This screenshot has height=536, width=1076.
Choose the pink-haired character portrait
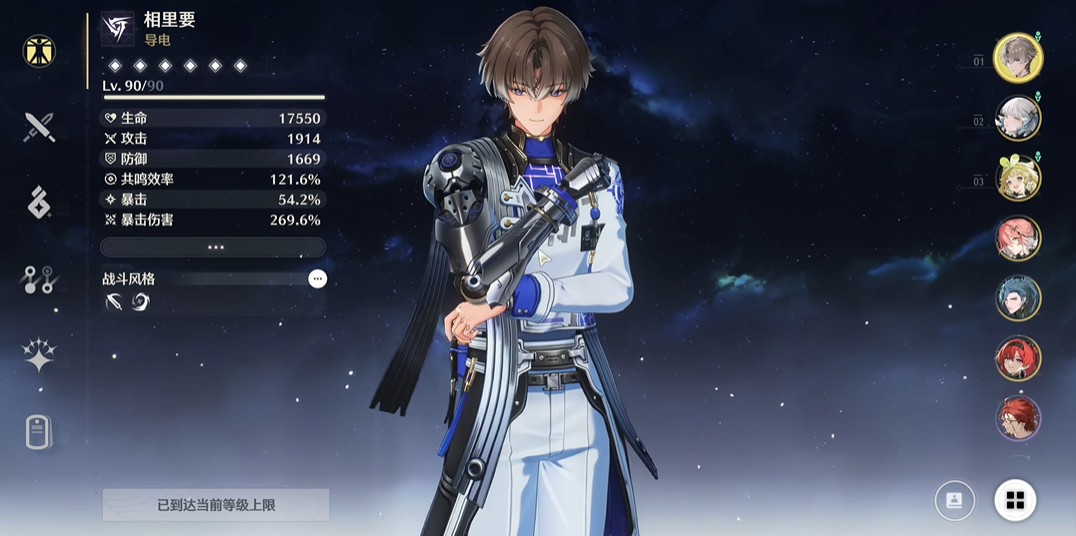click(x=1018, y=238)
